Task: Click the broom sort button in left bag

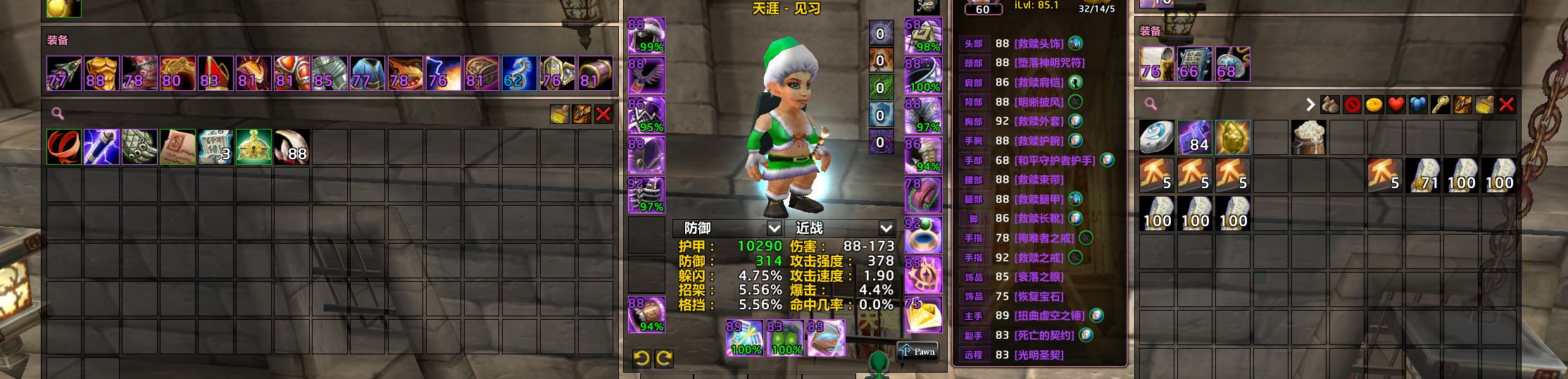Action: (x=560, y=114)
